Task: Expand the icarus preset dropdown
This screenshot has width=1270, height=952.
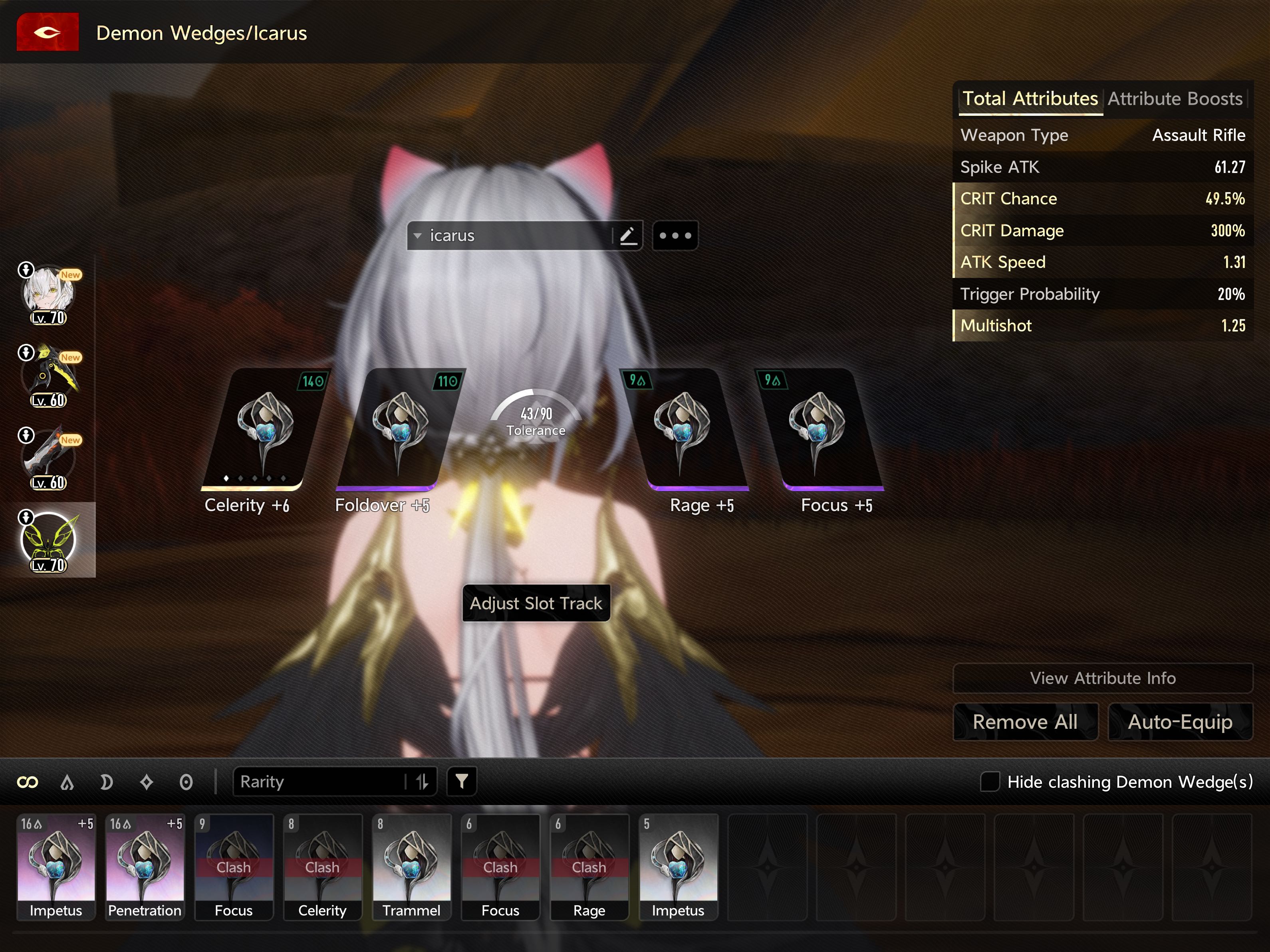Action: coord(418,236)
